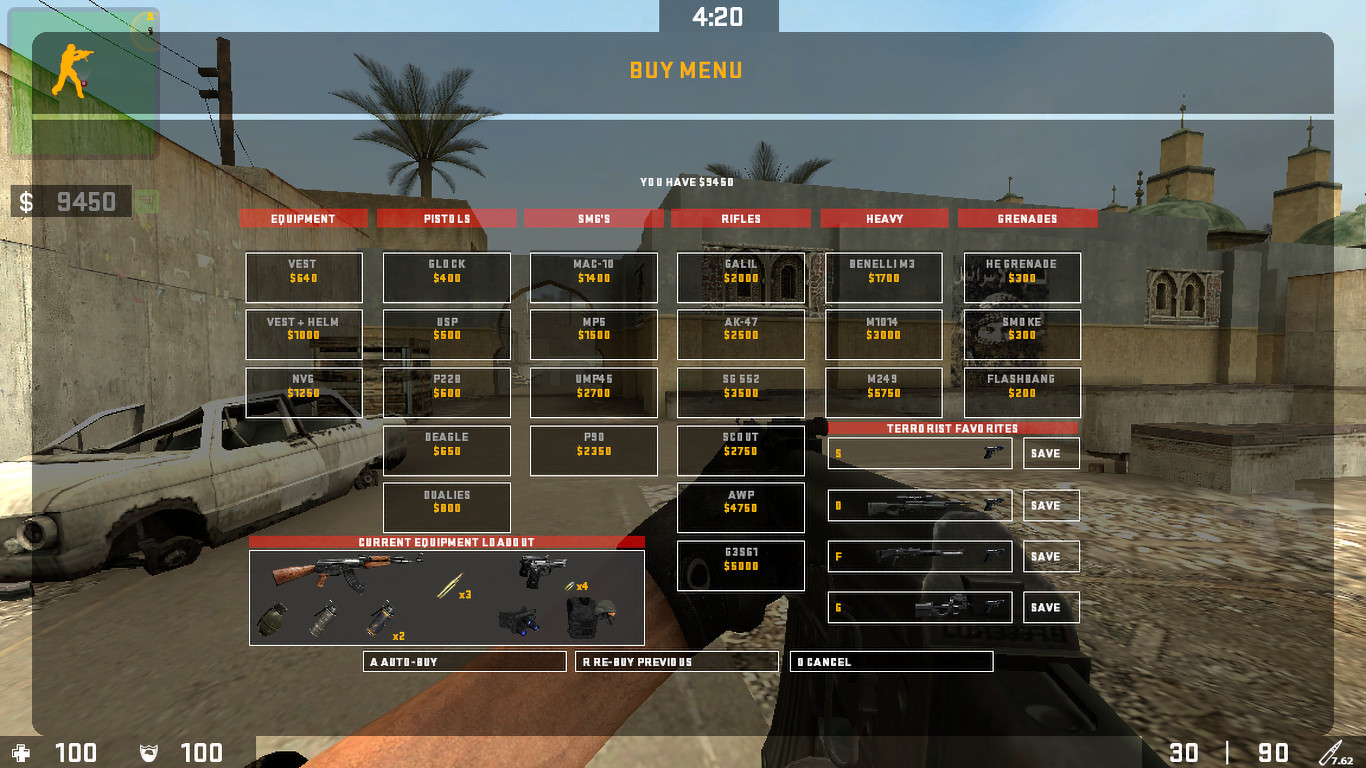
Task: Click the D CANCEL button
Action: coord(892,661)
